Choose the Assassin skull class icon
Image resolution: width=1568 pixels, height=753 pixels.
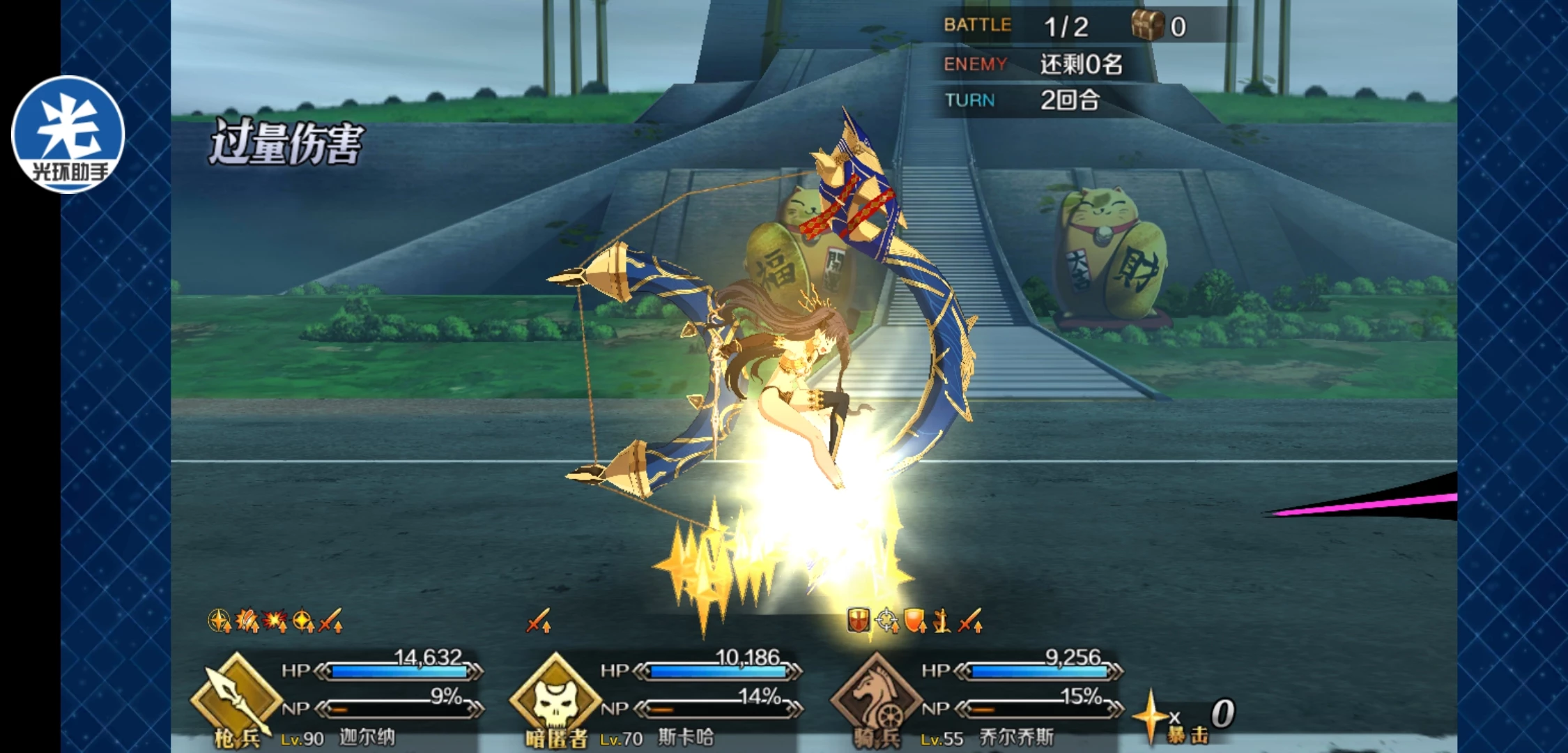coord(555,699)
